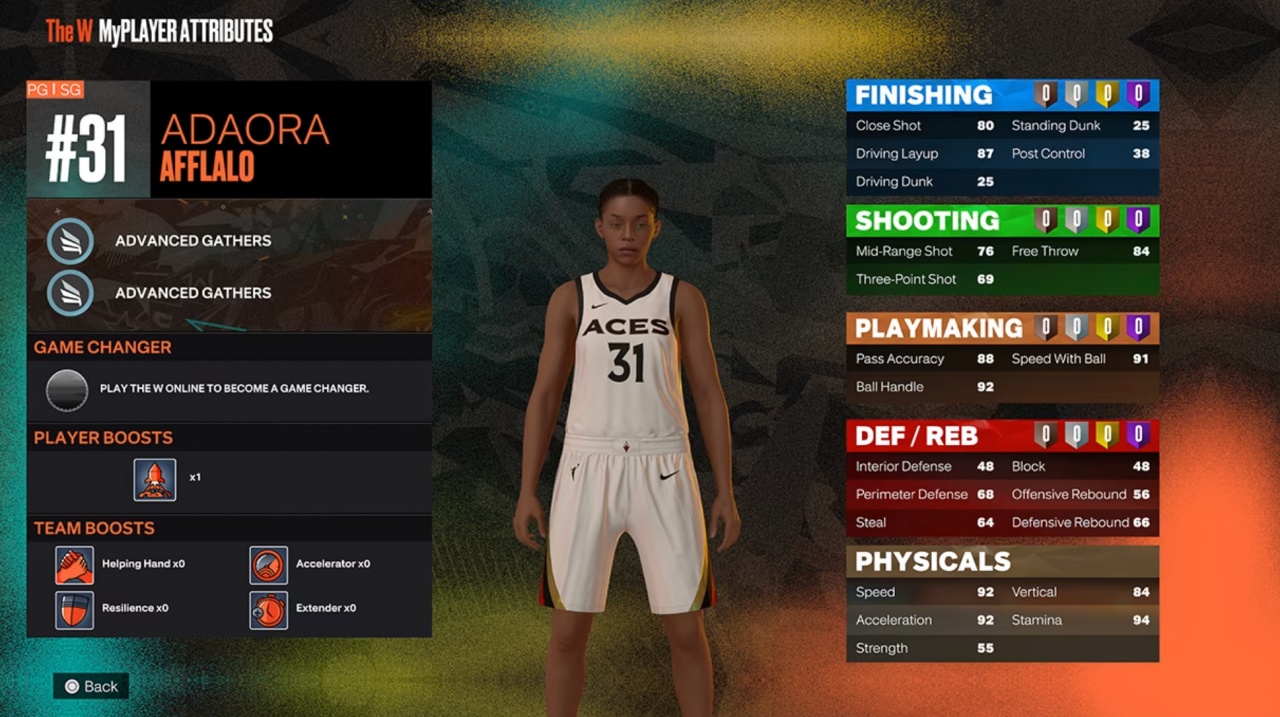Select the Game Changer circle icon
The height and width of the screenshot is (717, 1280).
click(x=67, y=389)
